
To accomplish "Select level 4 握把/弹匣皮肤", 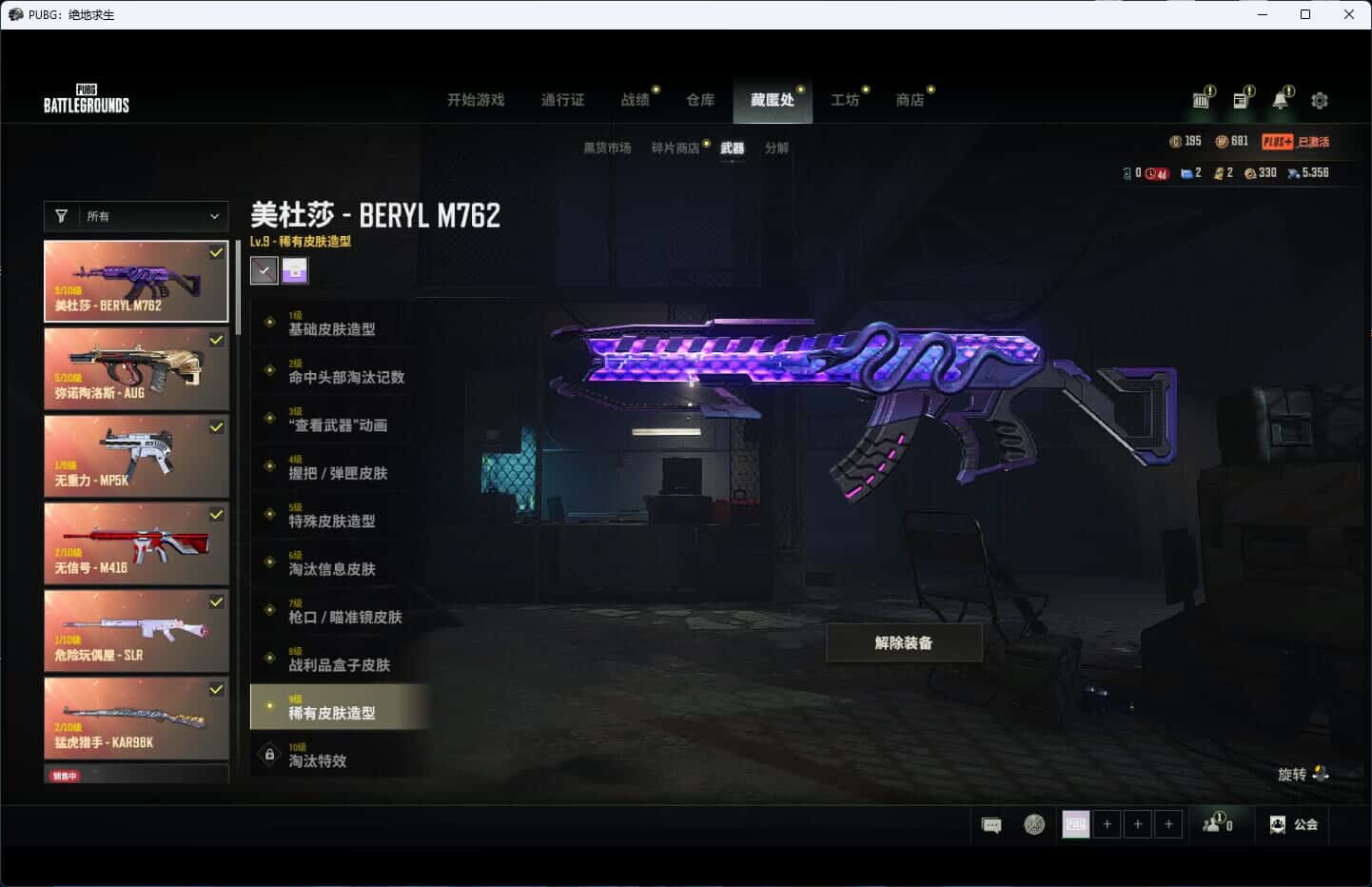I will (x=338, y=468).
